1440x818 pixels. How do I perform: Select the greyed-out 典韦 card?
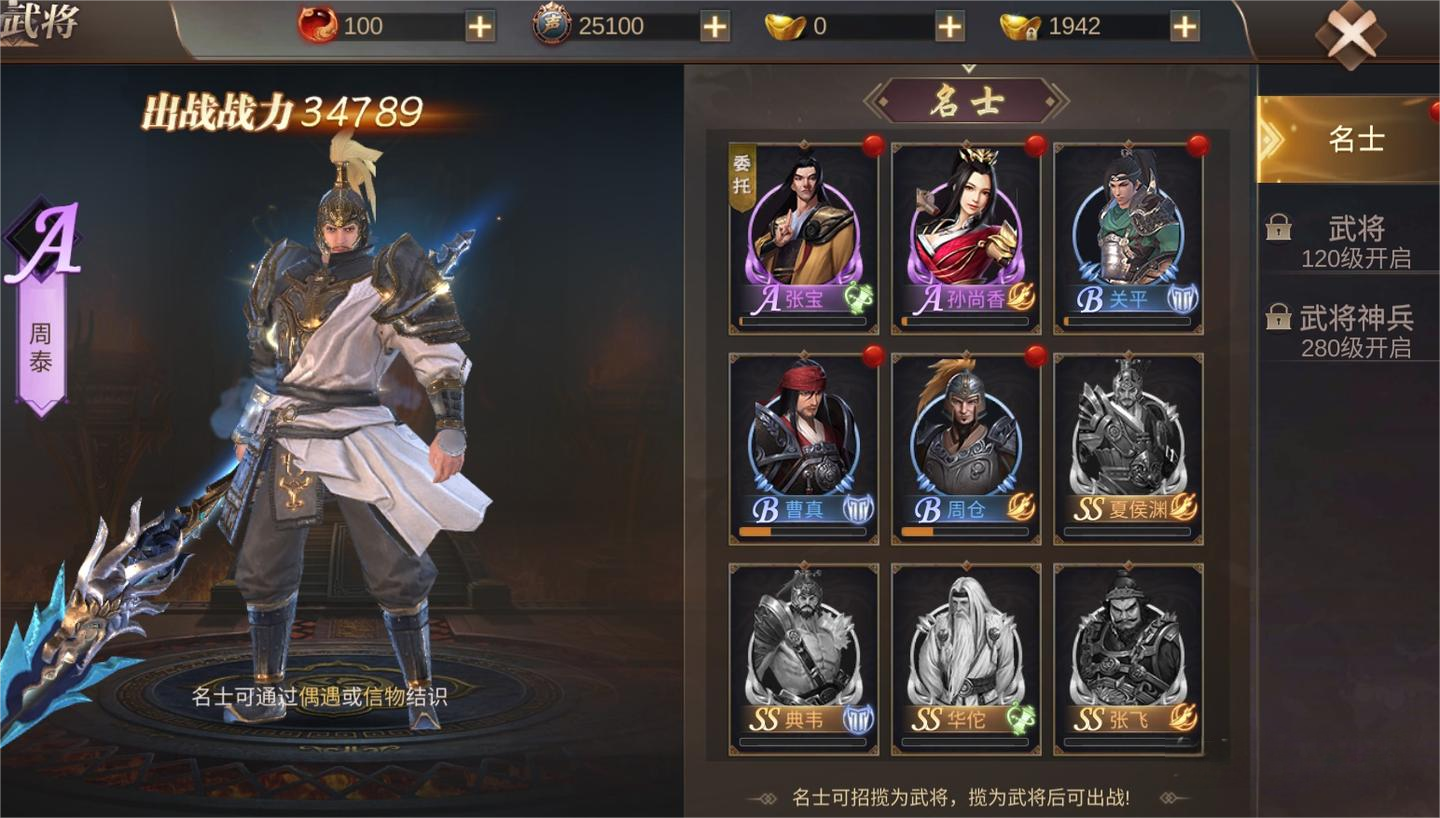pyautogui.click(x=803, y=658)
